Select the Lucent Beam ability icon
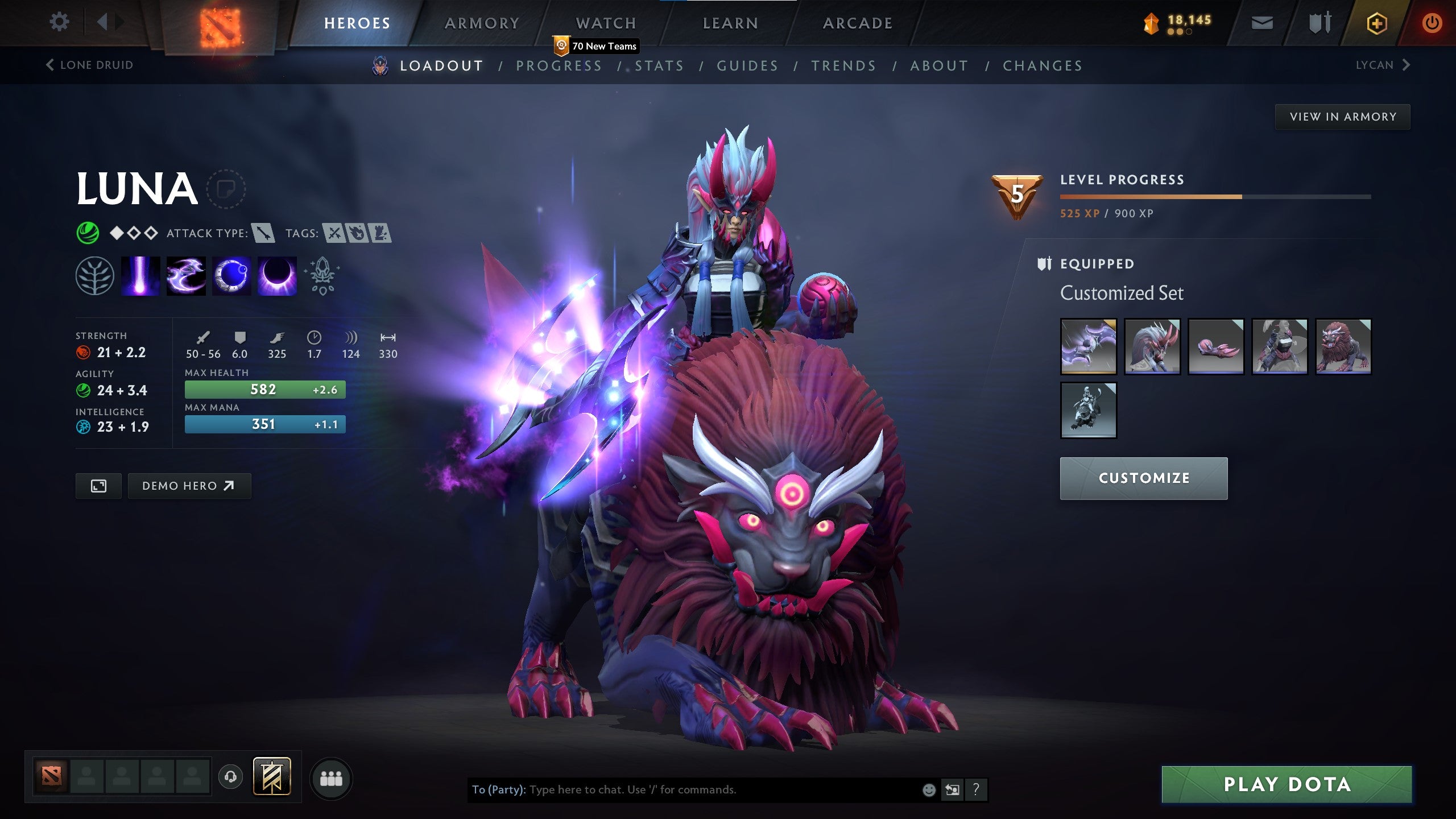 [139, 277]
